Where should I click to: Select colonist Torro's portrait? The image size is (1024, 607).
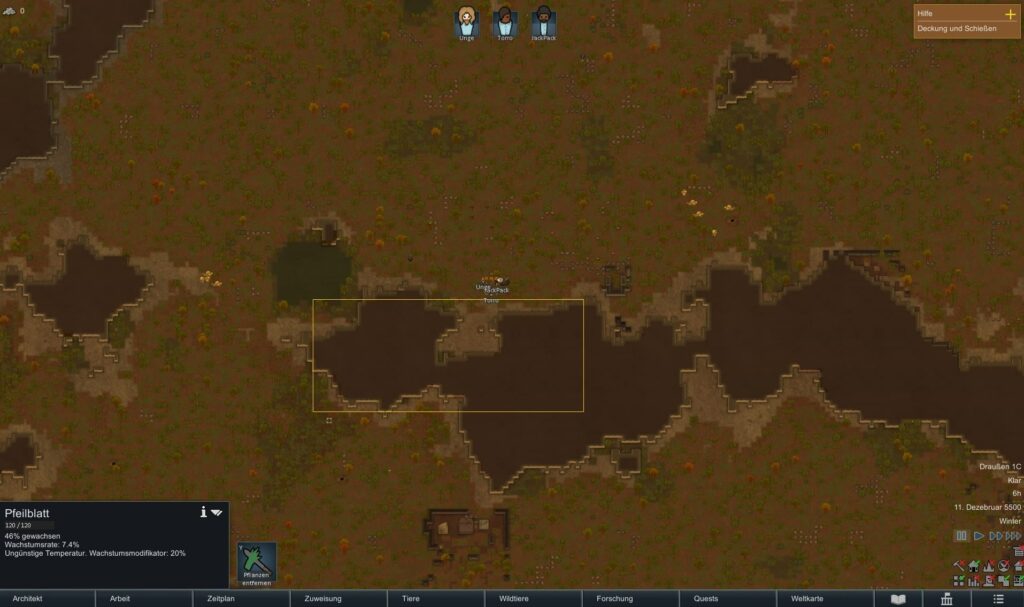point(505,20)
